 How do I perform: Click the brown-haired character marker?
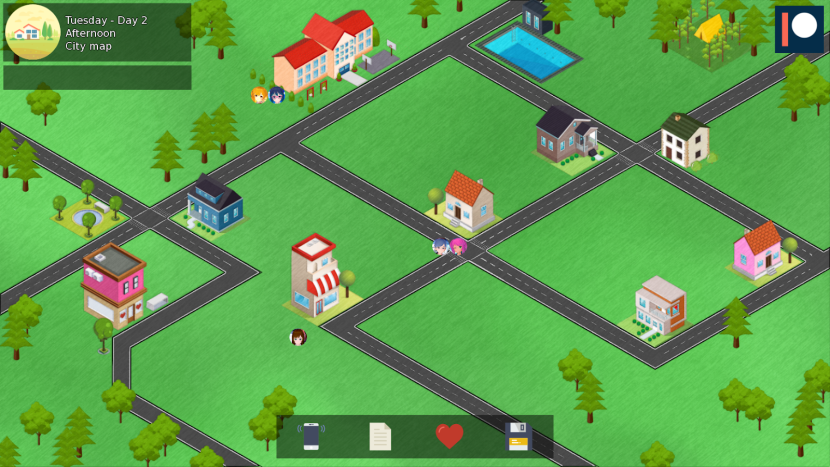pyautogui.click(x=298, y=337)
